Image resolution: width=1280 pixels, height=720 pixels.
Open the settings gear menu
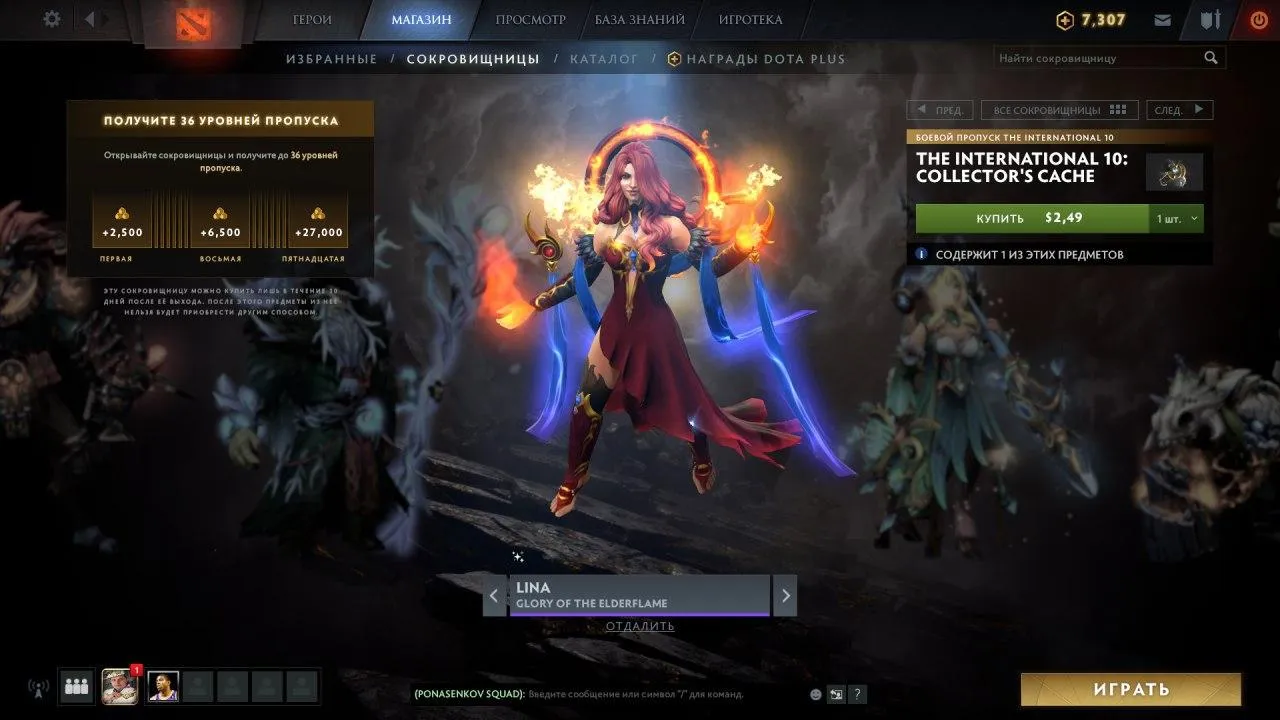pos(52,19)
